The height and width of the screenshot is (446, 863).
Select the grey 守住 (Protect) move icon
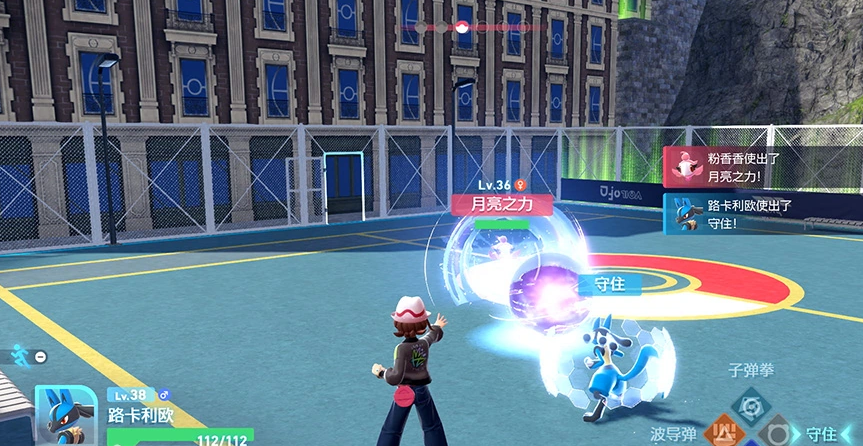[778, 435]
